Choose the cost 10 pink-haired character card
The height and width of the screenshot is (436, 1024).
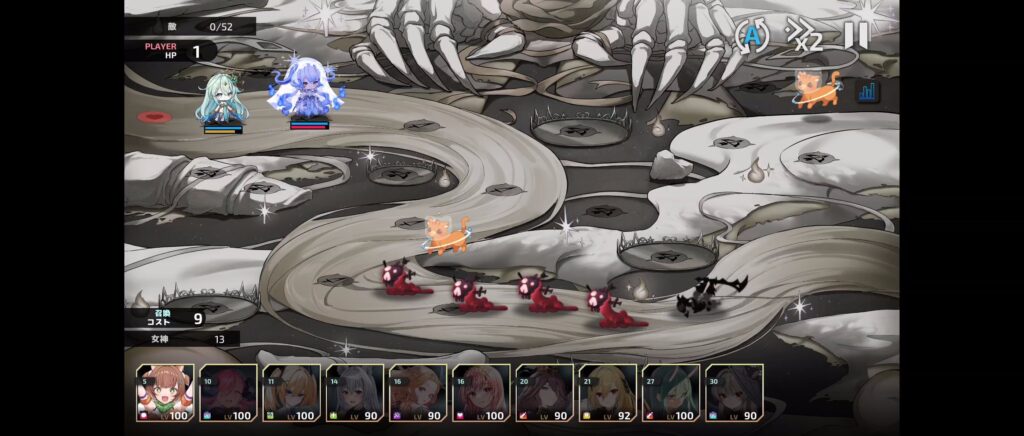(228, 393)
